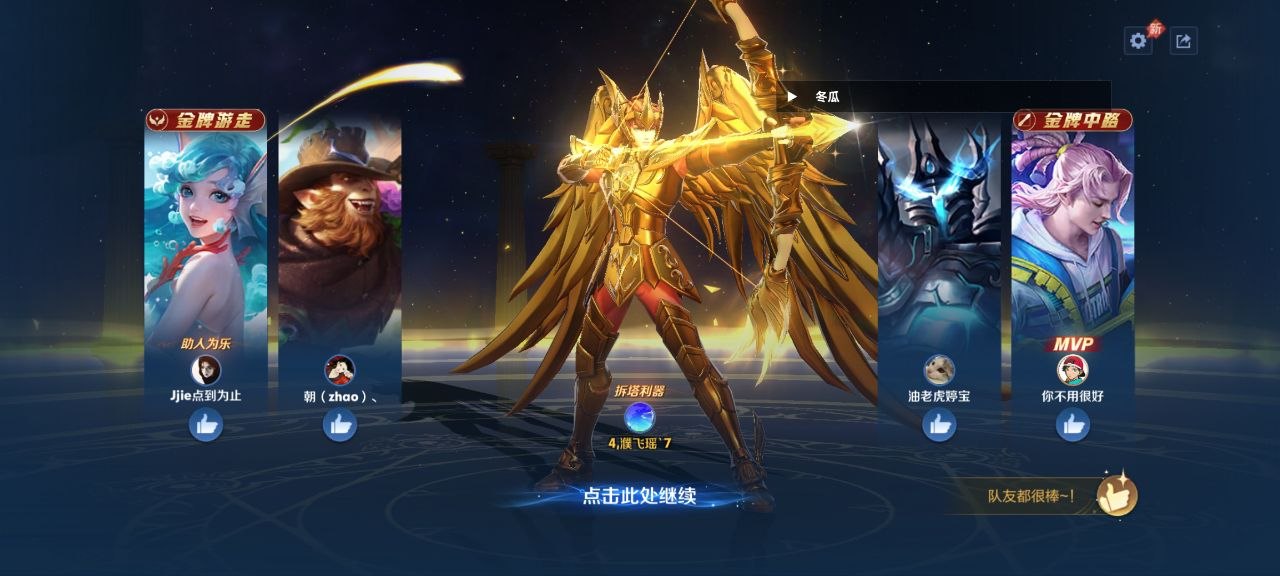Open the MVP avatar of 你不用很好
The width and height of the screenshot is (1280, 576).
[1073, 370]
